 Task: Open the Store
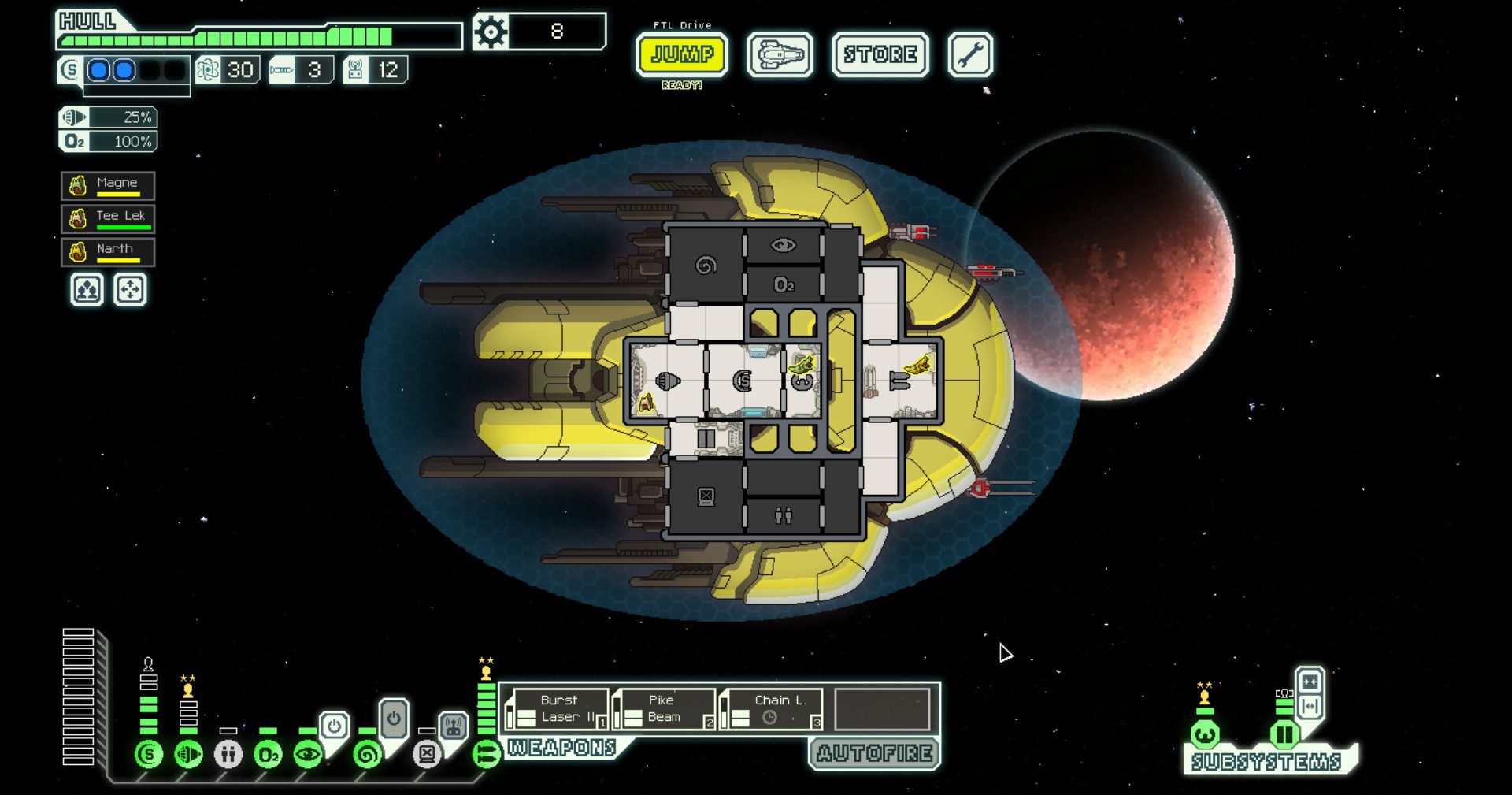[880, 54]
